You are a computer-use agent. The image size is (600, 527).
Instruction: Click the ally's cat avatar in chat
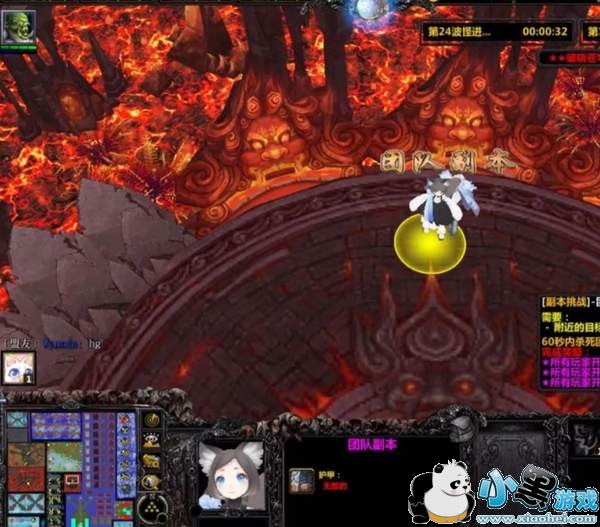(x=19, y=367)
